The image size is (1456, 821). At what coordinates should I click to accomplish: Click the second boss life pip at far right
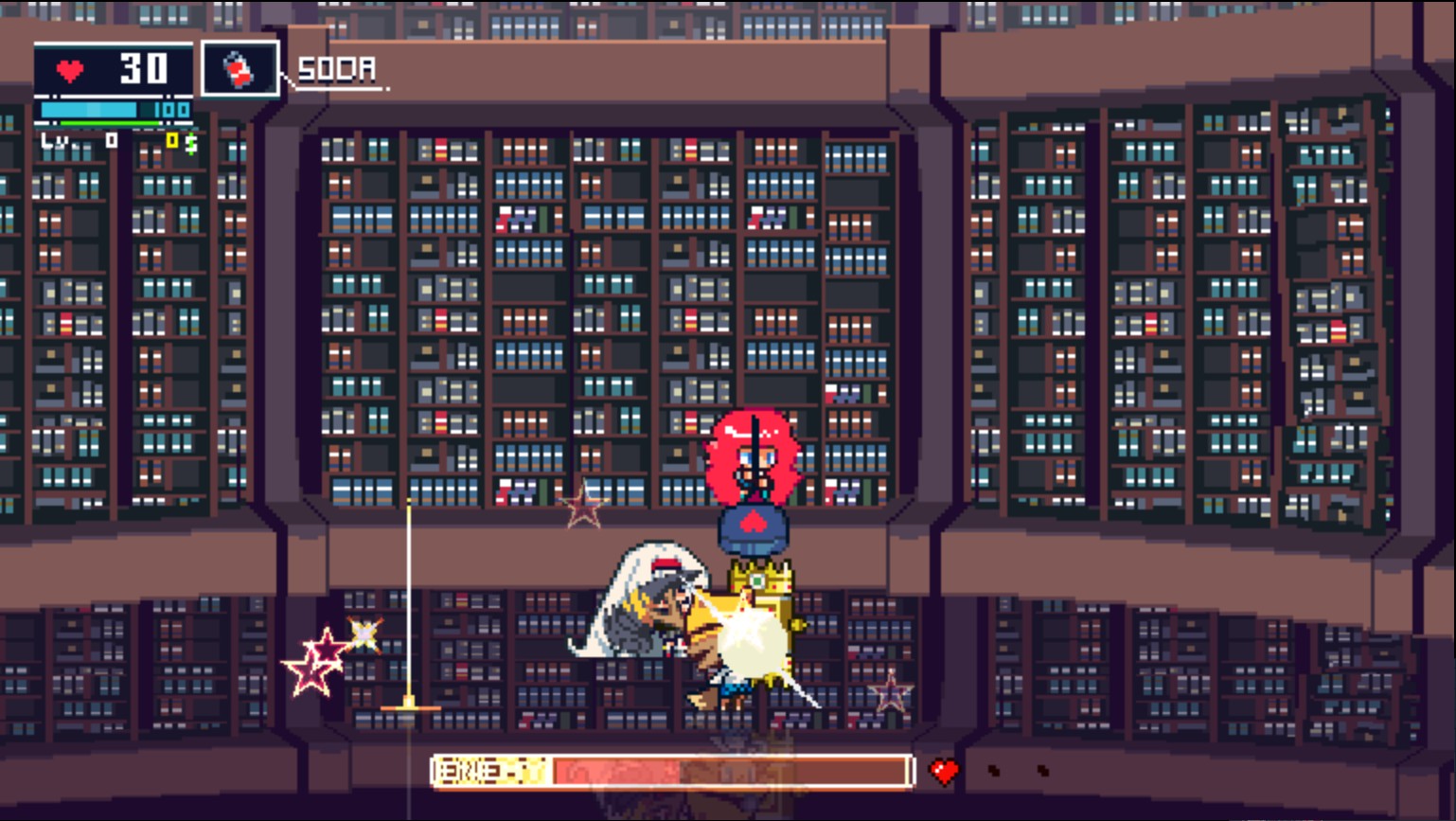pos(1044,769)
